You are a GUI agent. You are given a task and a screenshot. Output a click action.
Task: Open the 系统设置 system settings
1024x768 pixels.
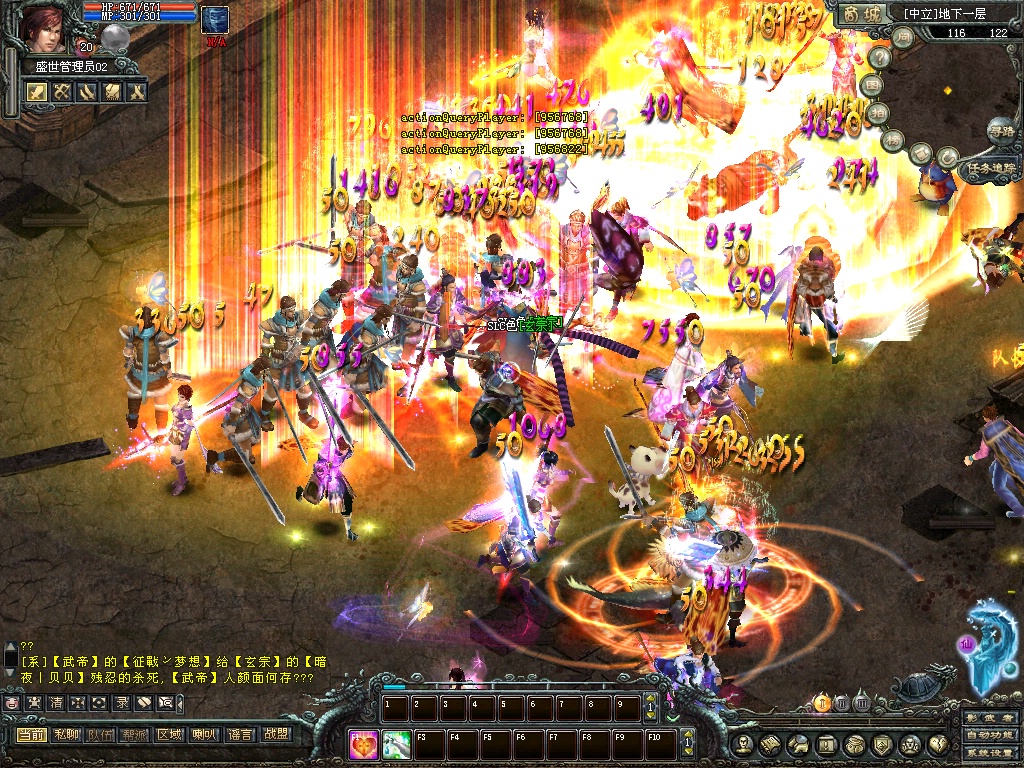click(x=990, y=753)
